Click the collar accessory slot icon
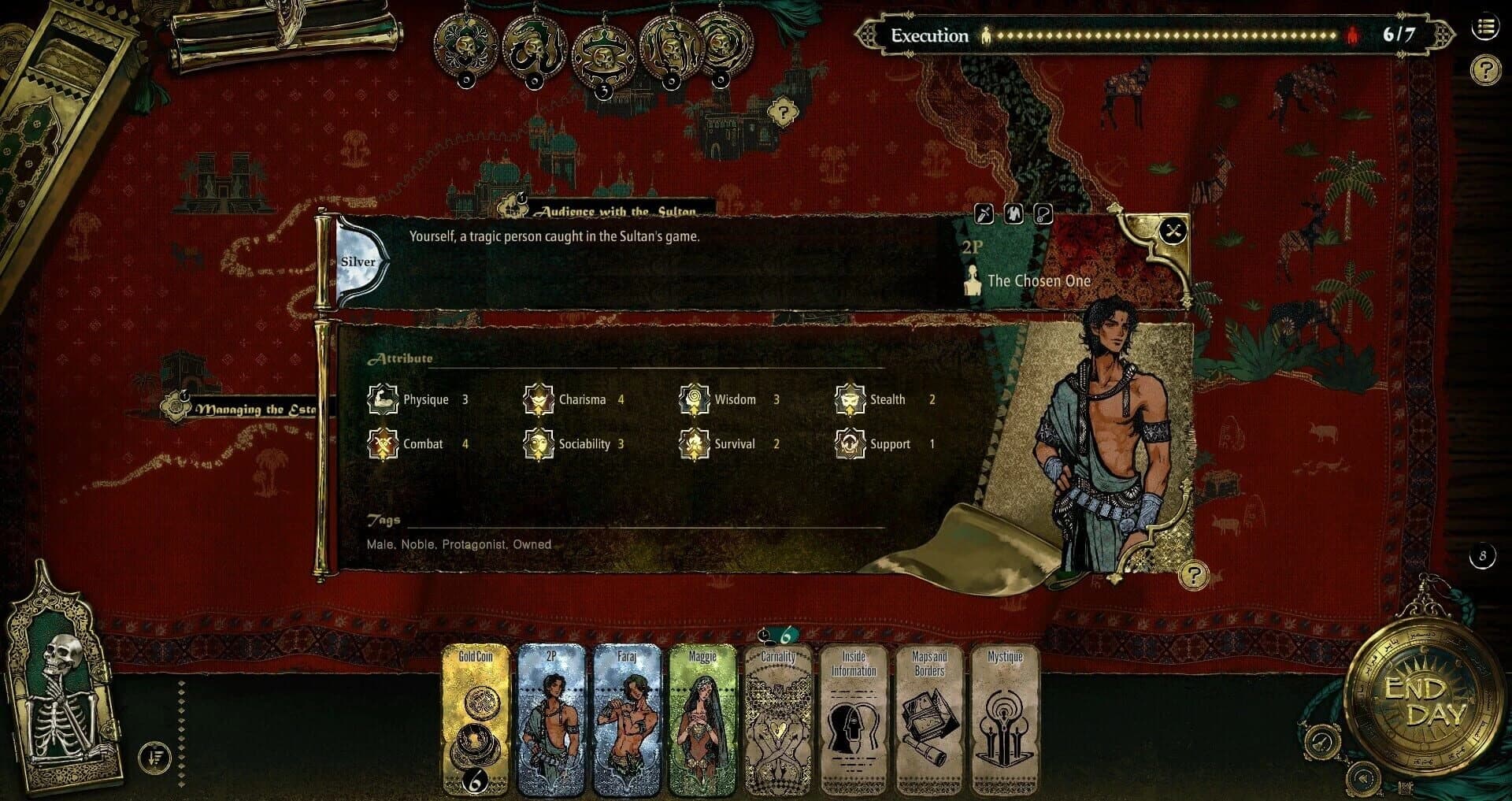Viewport: 1512px width, 801px height. point(1043,214)
